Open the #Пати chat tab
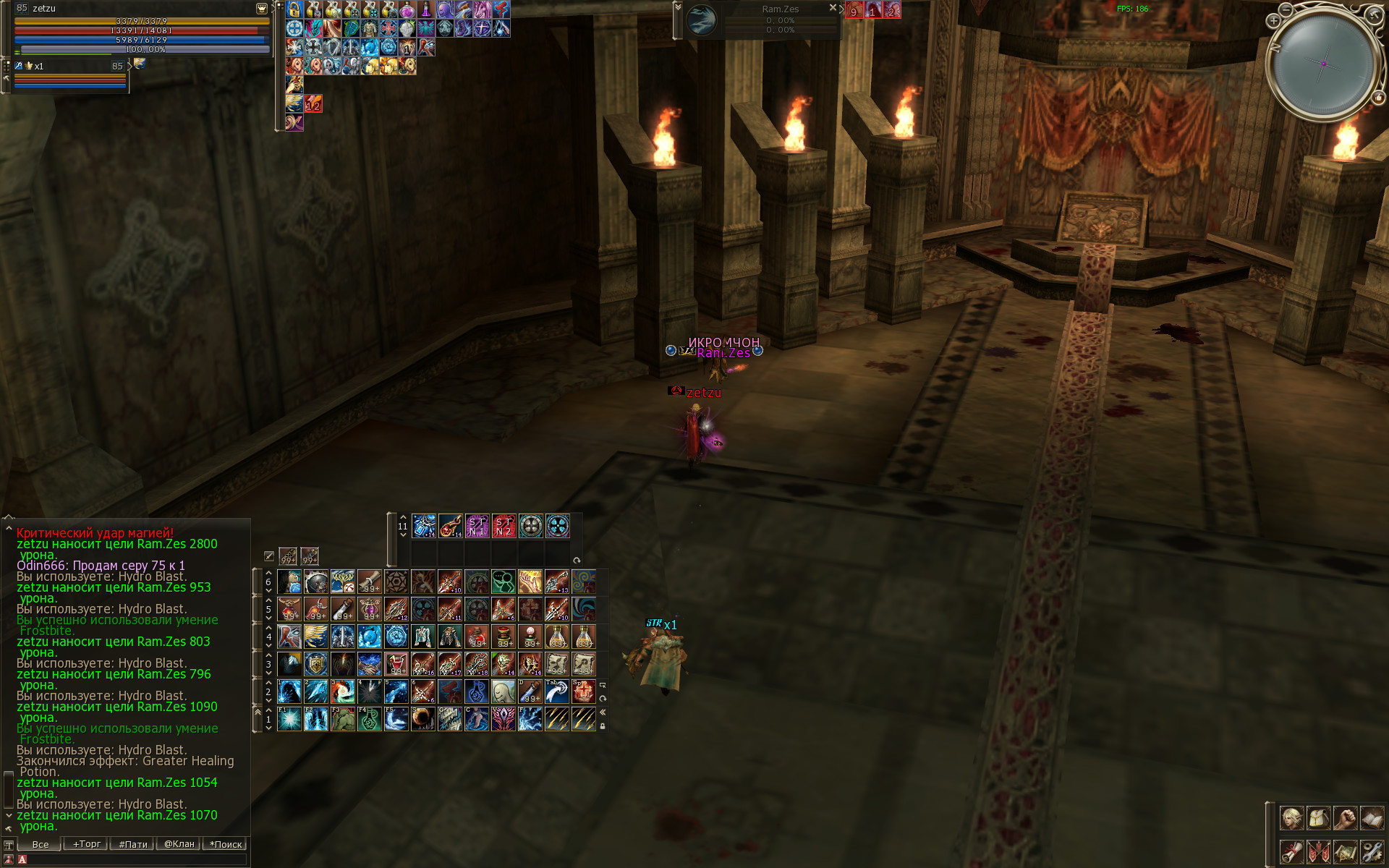This screenshot has height=868, width=1389. (x=132, y=843)
